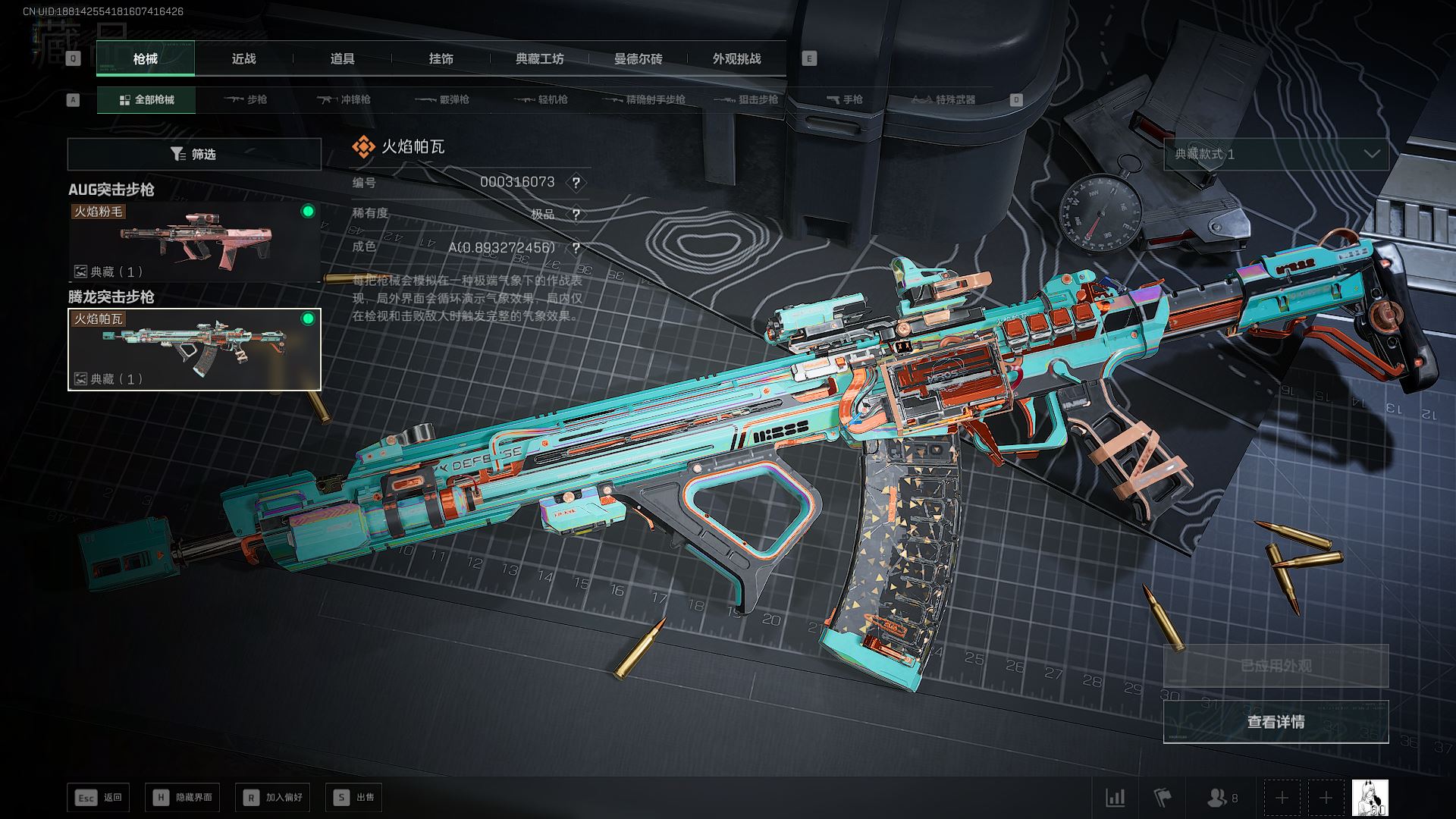Click the player avatar portrait

[x=1370, y=798]
